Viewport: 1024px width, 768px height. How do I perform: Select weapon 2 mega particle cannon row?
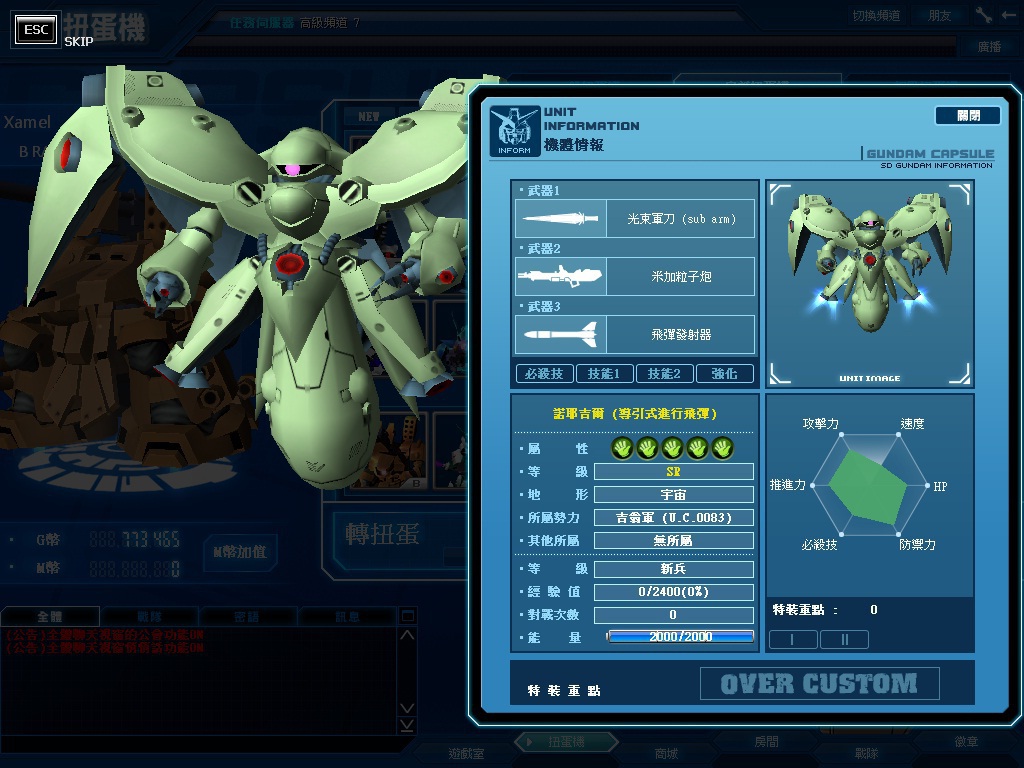pyautogui.click(x=635, y=276)
